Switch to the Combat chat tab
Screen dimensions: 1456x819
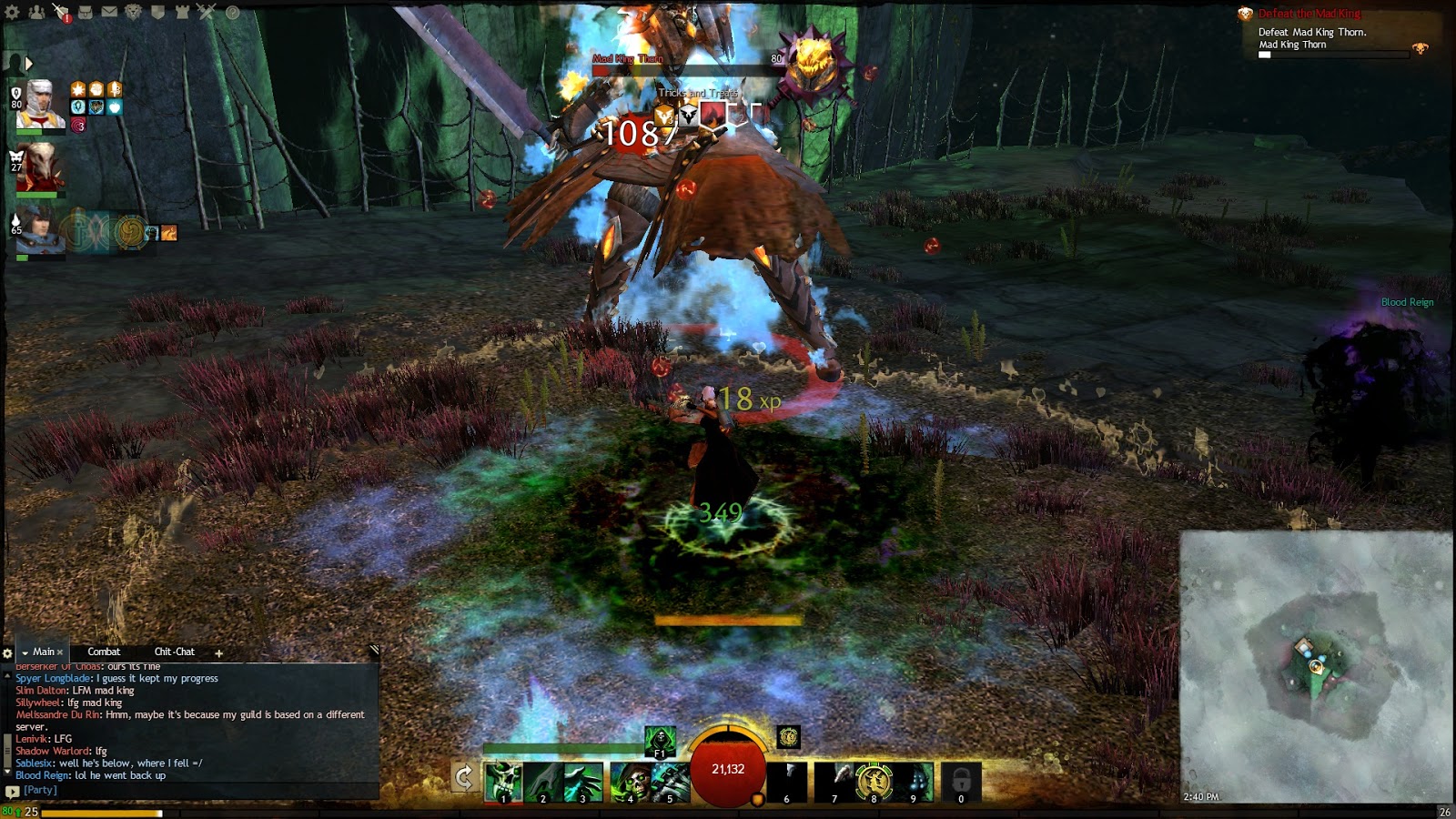point(103,652)
